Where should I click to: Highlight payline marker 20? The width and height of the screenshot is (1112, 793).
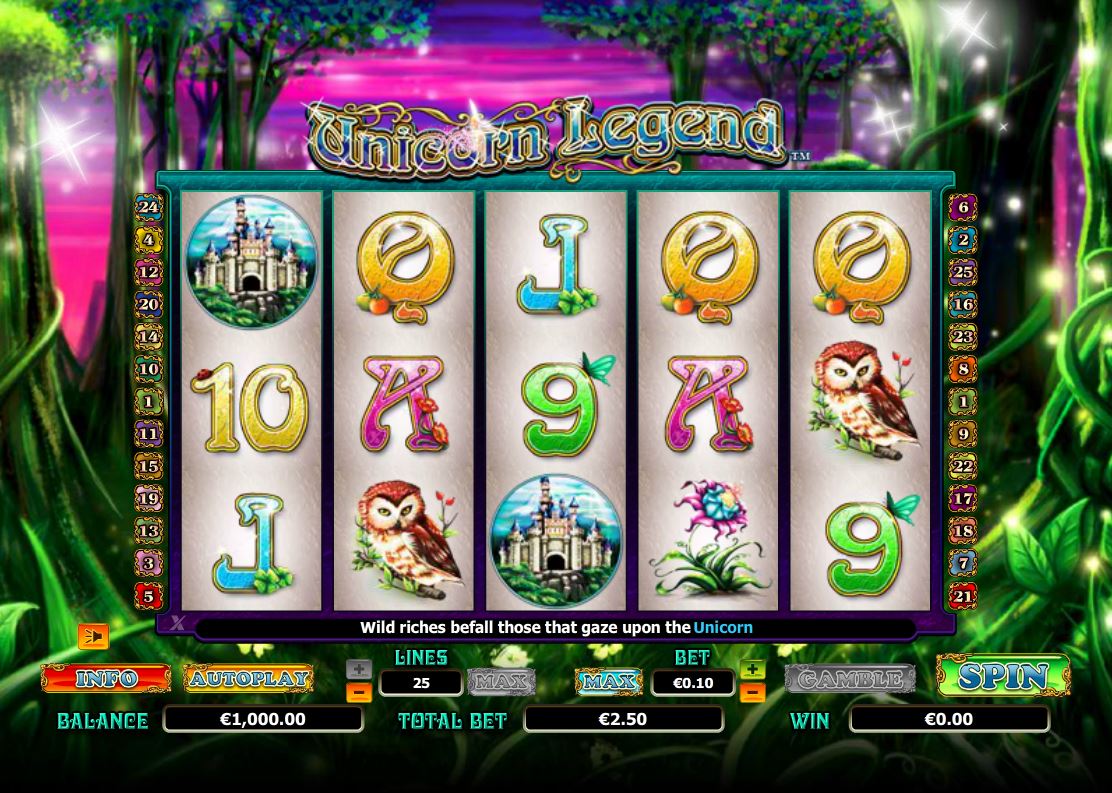148,305
